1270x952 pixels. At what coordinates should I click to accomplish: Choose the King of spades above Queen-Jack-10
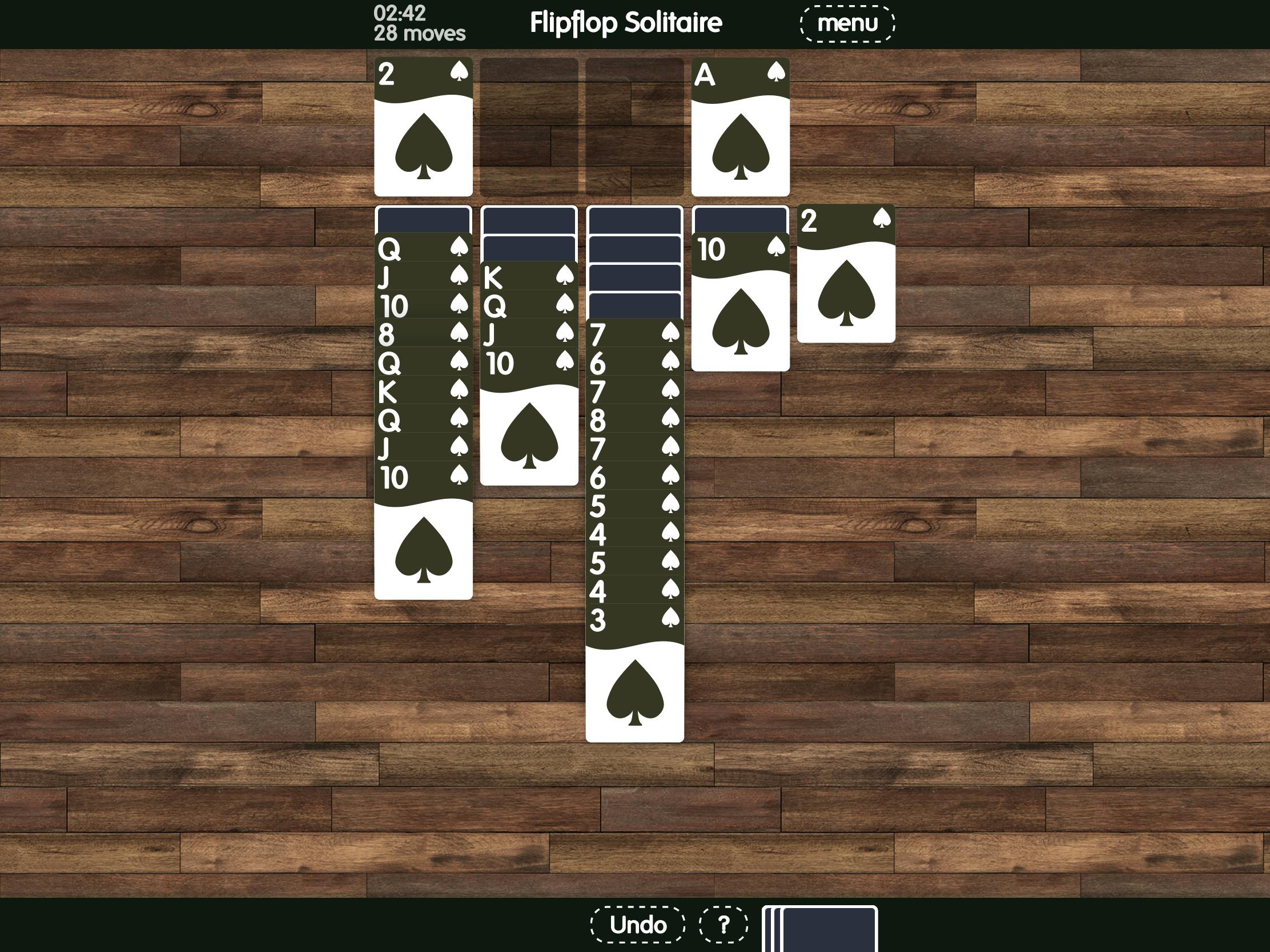click(528, 277)
